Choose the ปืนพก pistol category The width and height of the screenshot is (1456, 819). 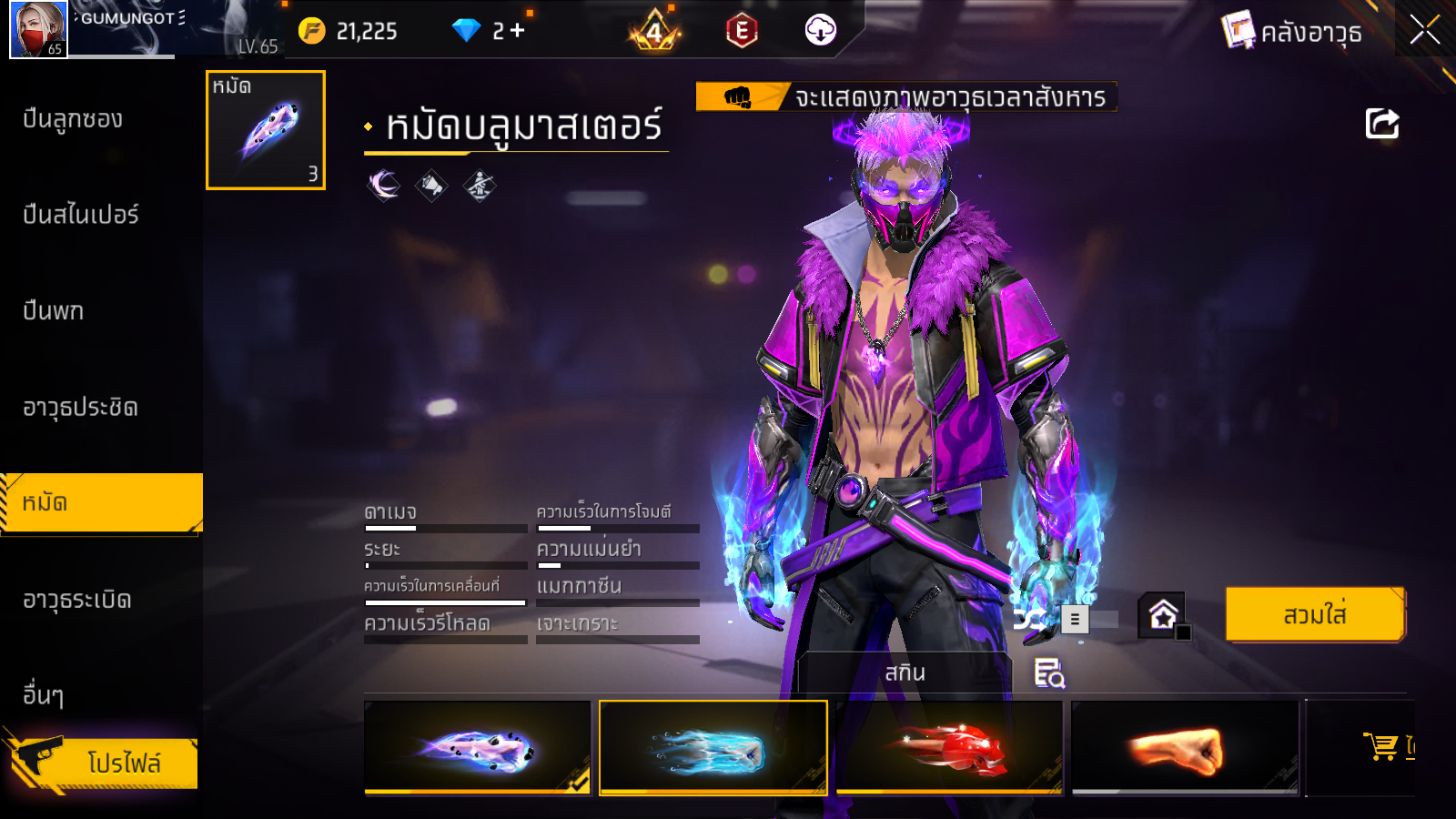54,311
